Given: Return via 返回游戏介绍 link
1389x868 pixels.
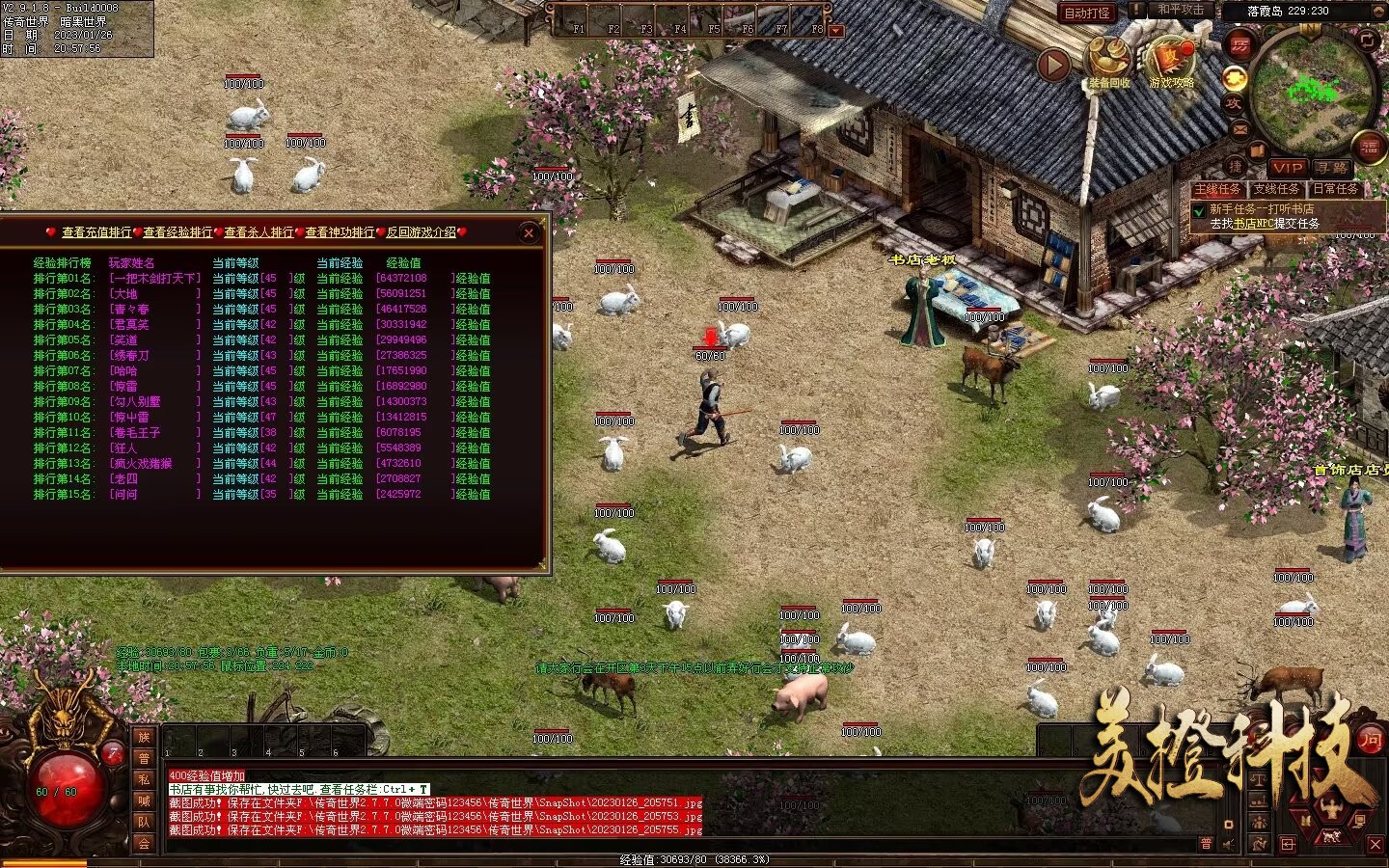Looking at the screenshot, I should click(422, 232).
